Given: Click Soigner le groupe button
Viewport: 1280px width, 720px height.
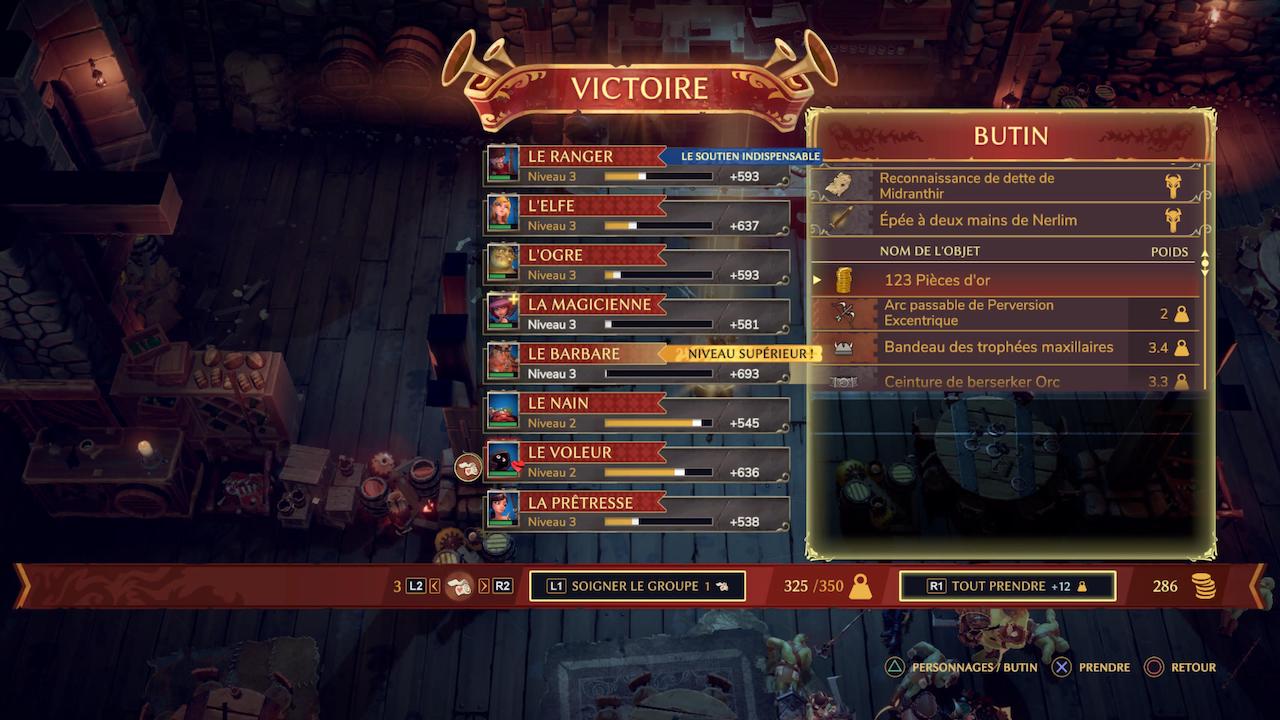Looking at the screenshot, I should [637, 586].
